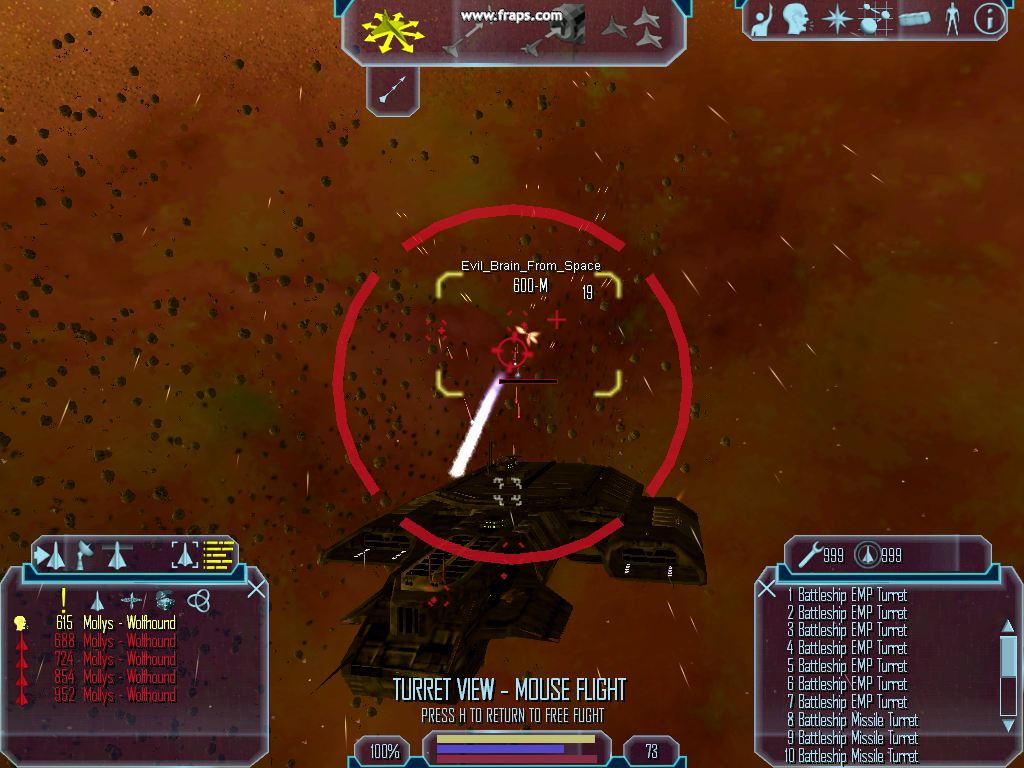Viewport: 1024px width, 768px height.
Task: Open the chat speaking-head icon
Action: (795, 18)
